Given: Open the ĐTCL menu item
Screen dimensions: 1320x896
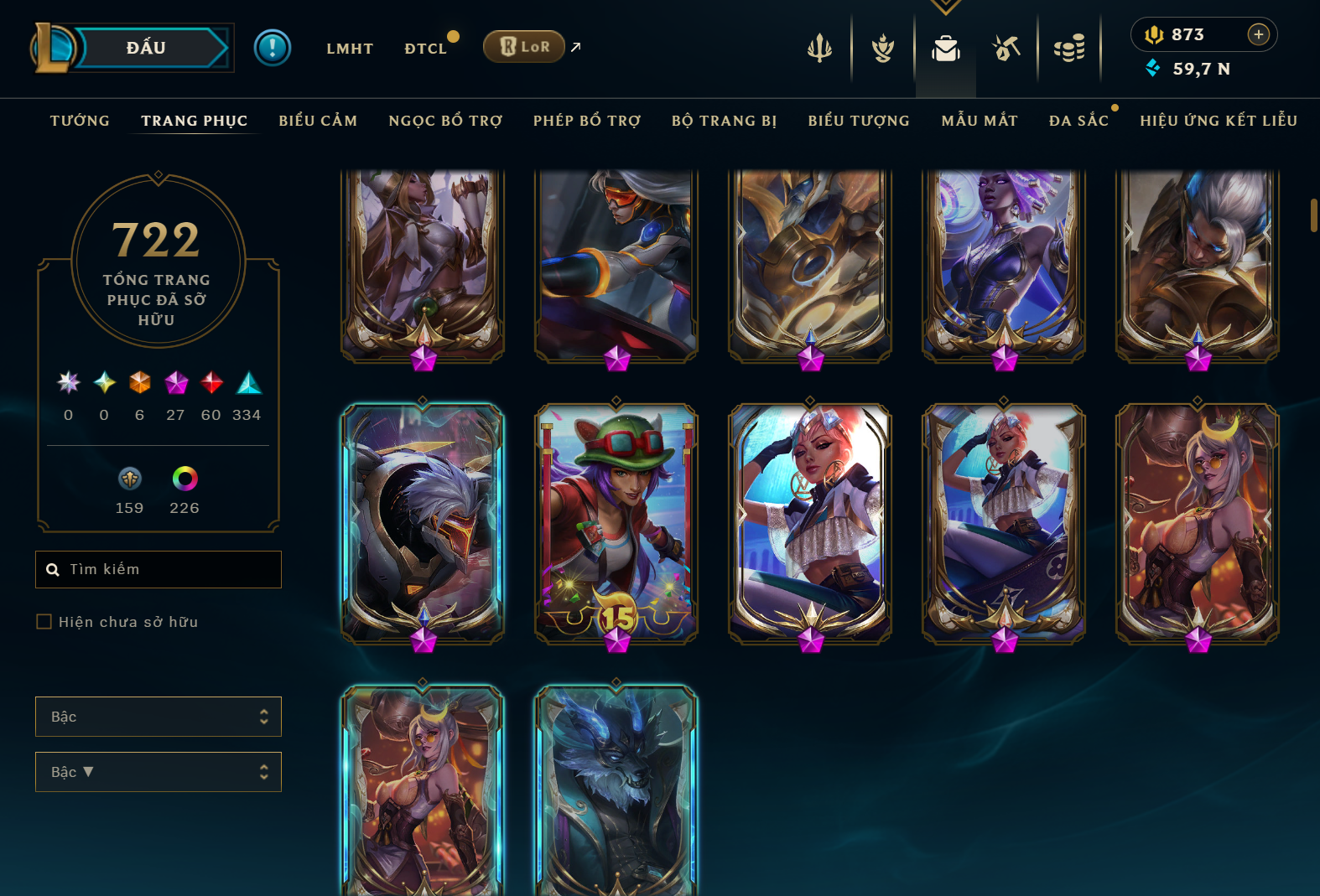Looking at the screenshot, I should coord(426,48).
